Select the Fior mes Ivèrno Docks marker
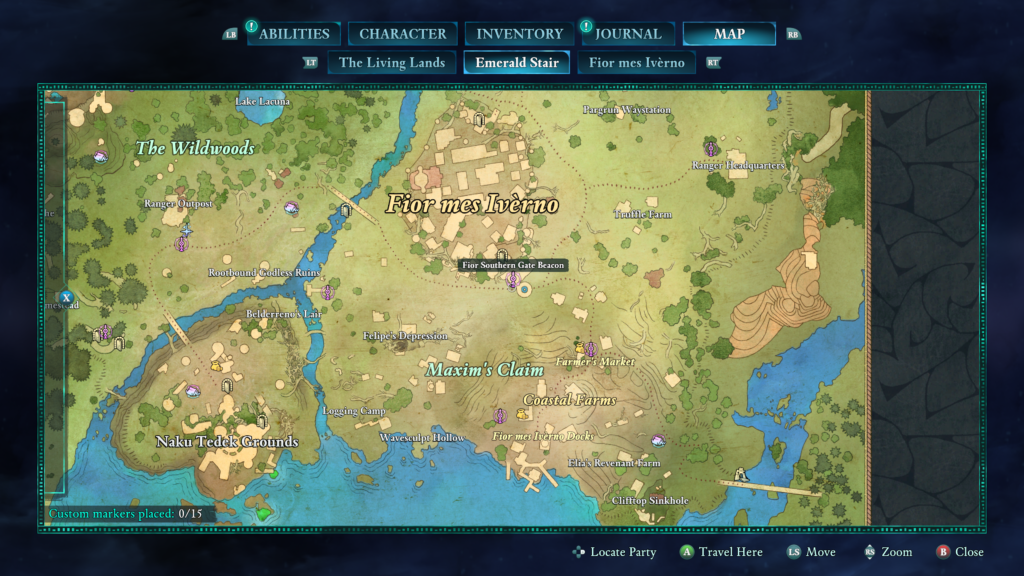The width and height of the screenshot is (1024, 576). (x=499, y=415)
